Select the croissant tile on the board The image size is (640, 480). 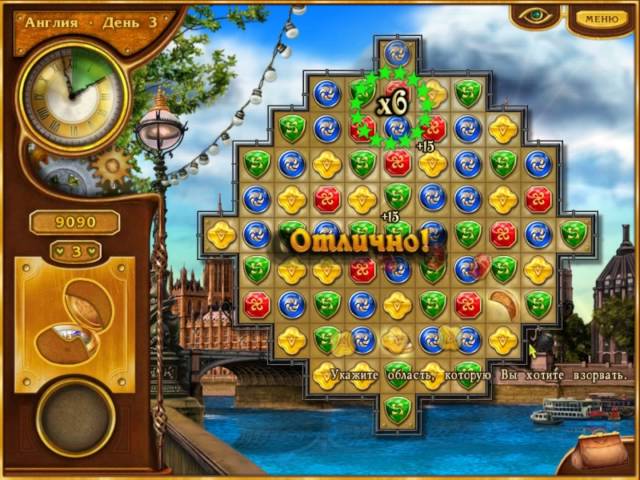[x=504, y=303]
